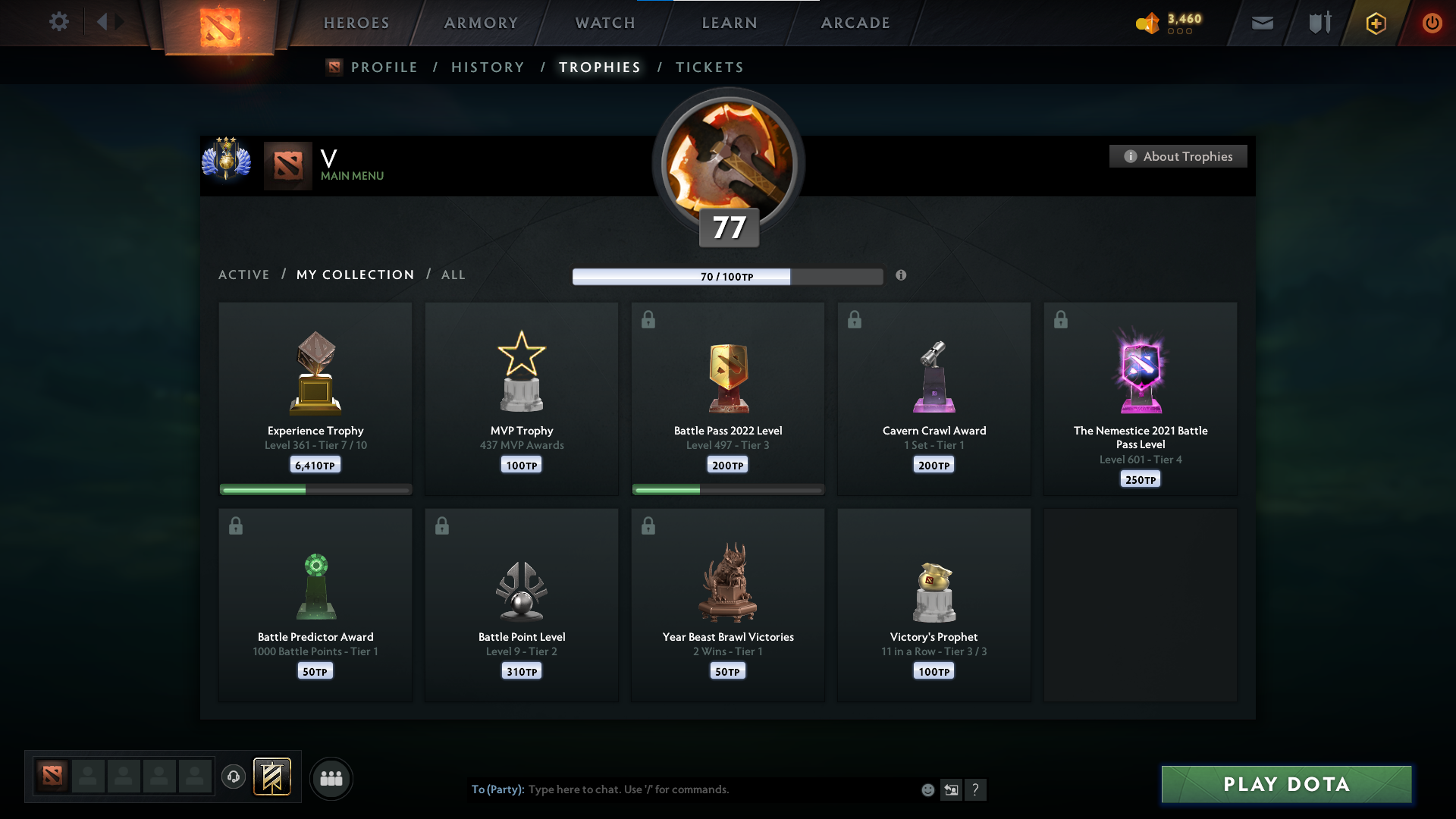Click the chat help question mark icon
The width and height of the screenshot is (1456, 819).
[x=977, y=789]
